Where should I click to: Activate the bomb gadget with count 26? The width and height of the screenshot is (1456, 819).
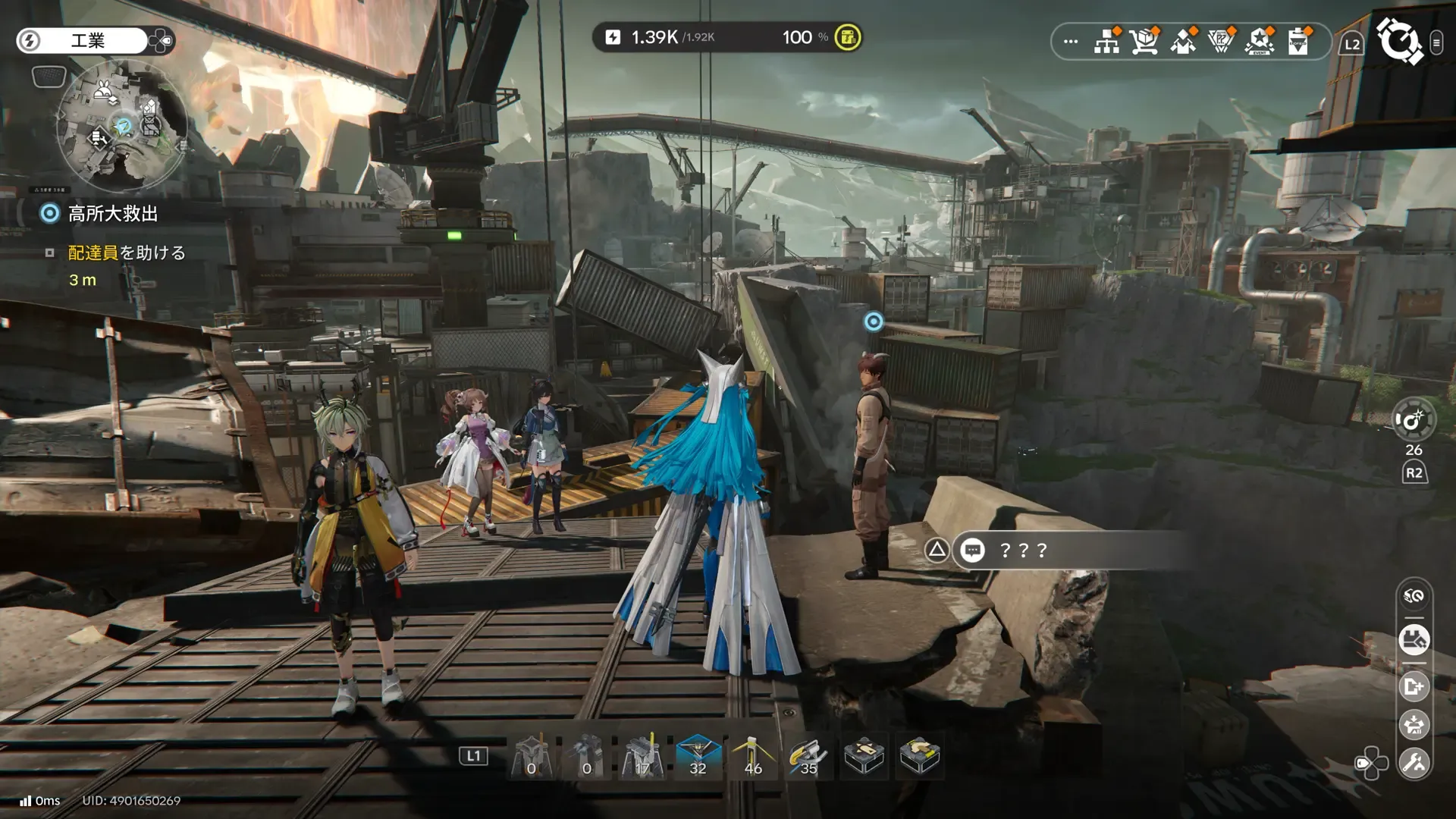(x=1414, y=421)
